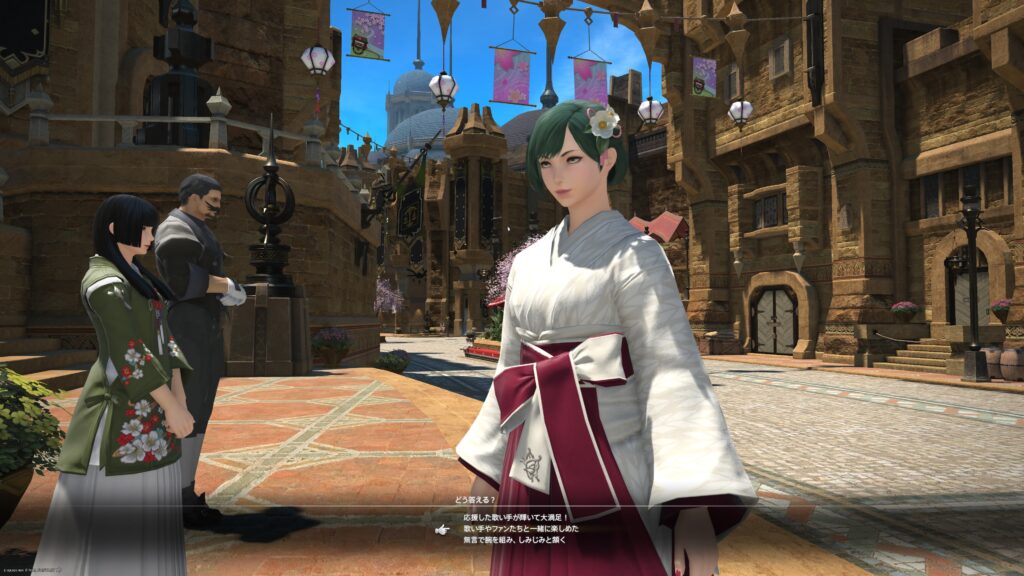The image size is (1024, 576).
Task: Select the reply '歌い手やファンたちと一緒に楽しめた'
Action: [x=521, y=528]
